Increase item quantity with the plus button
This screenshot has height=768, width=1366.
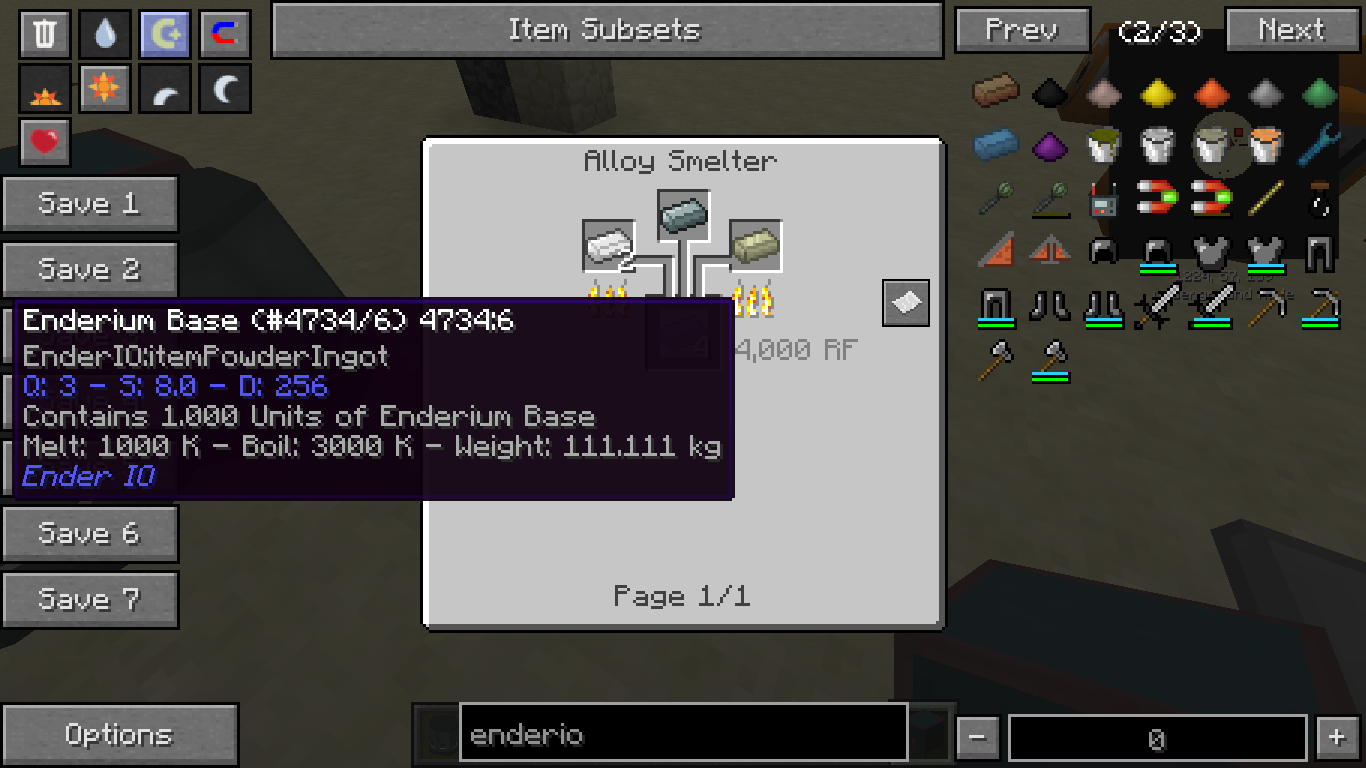tap(1337, 739)
